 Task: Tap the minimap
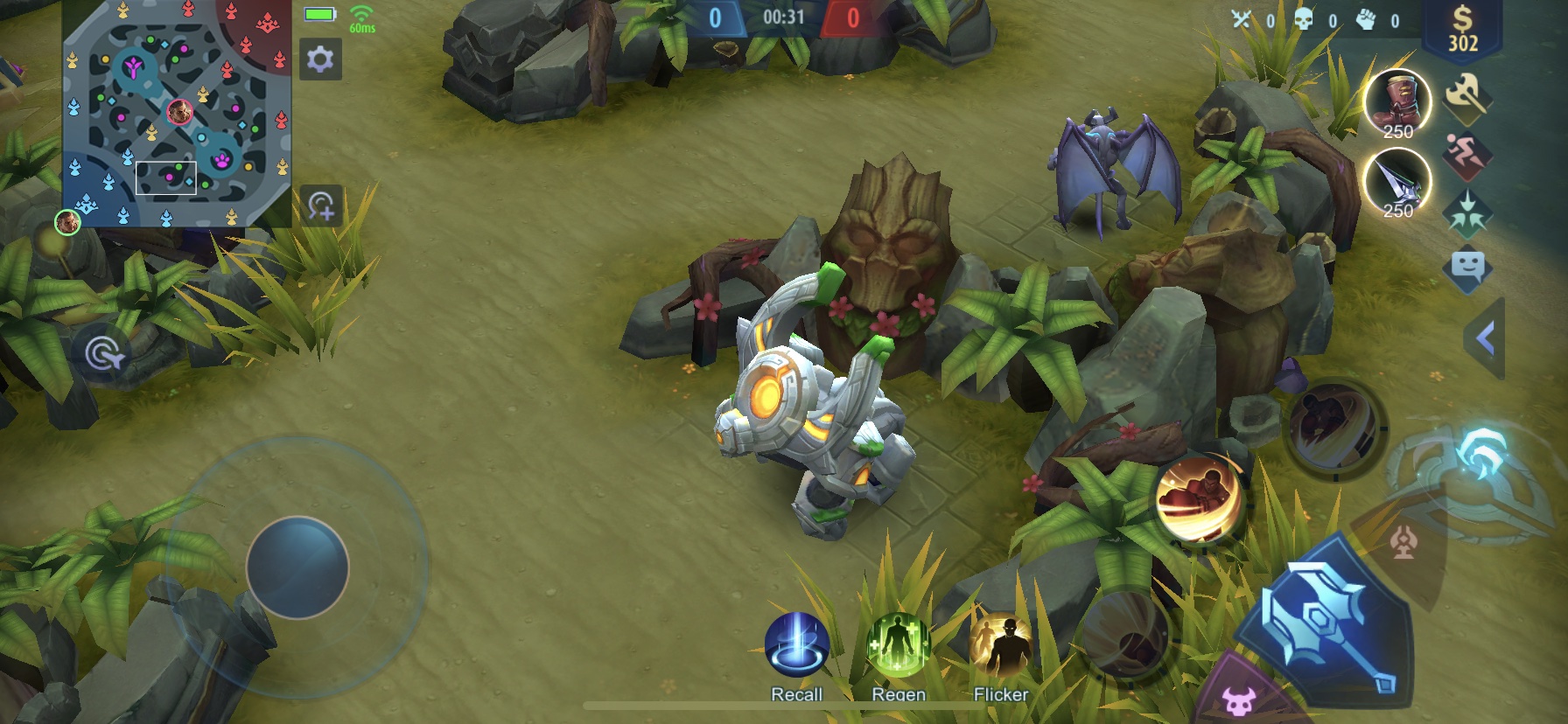point(176,113)
